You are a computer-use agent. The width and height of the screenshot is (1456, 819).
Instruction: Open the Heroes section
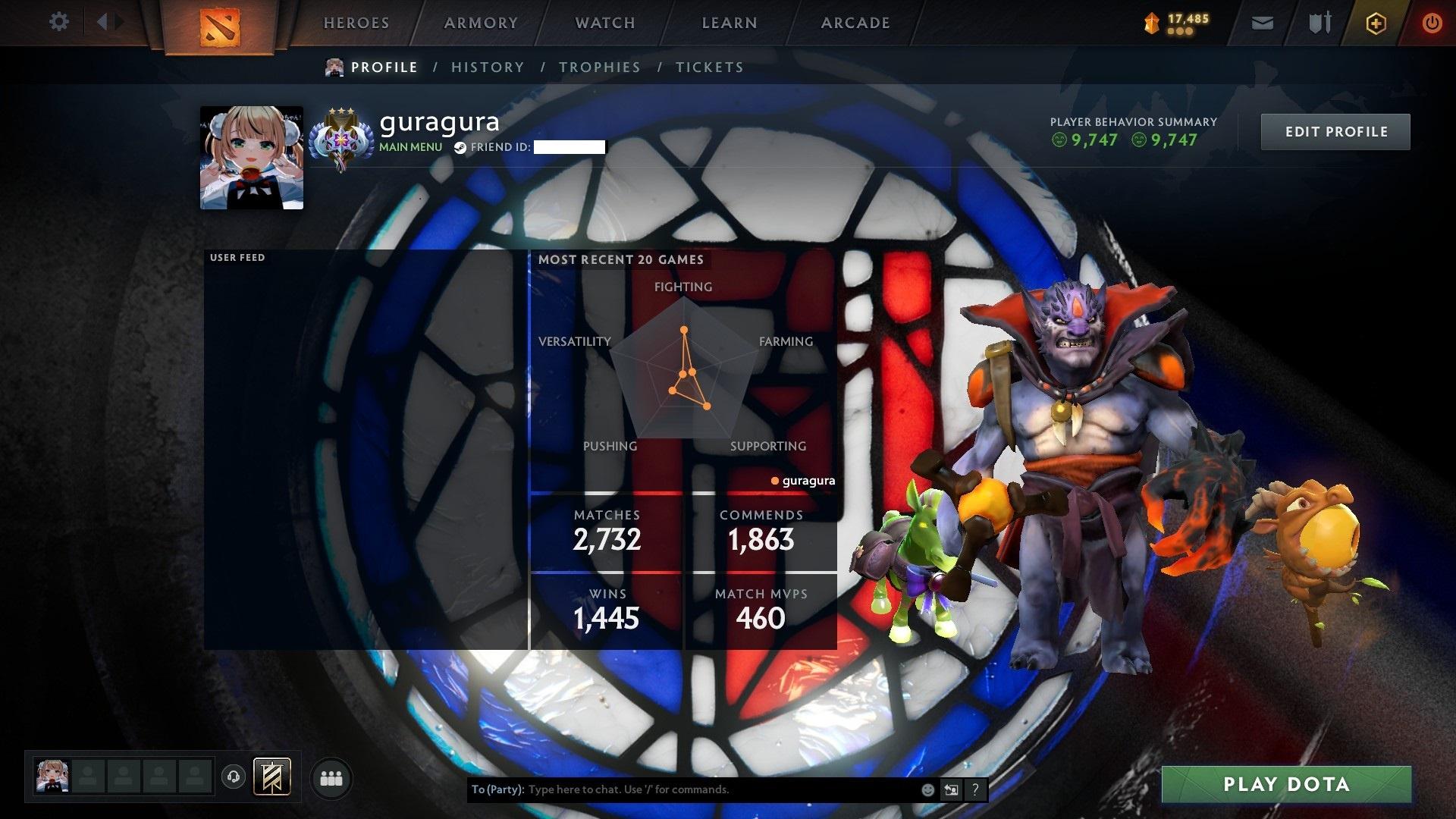pos(356,23)
